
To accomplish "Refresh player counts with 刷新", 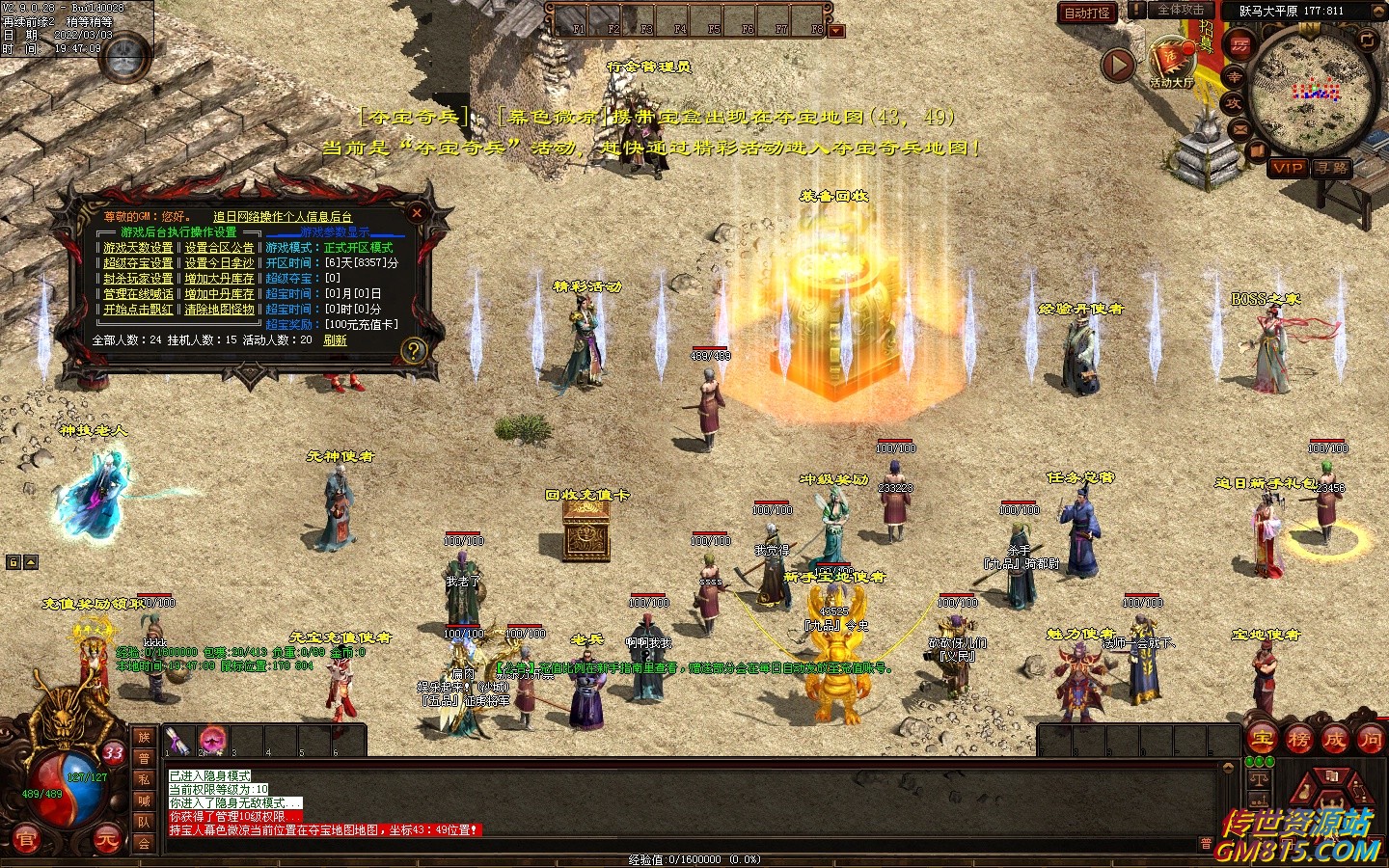I will click(335, 340).
